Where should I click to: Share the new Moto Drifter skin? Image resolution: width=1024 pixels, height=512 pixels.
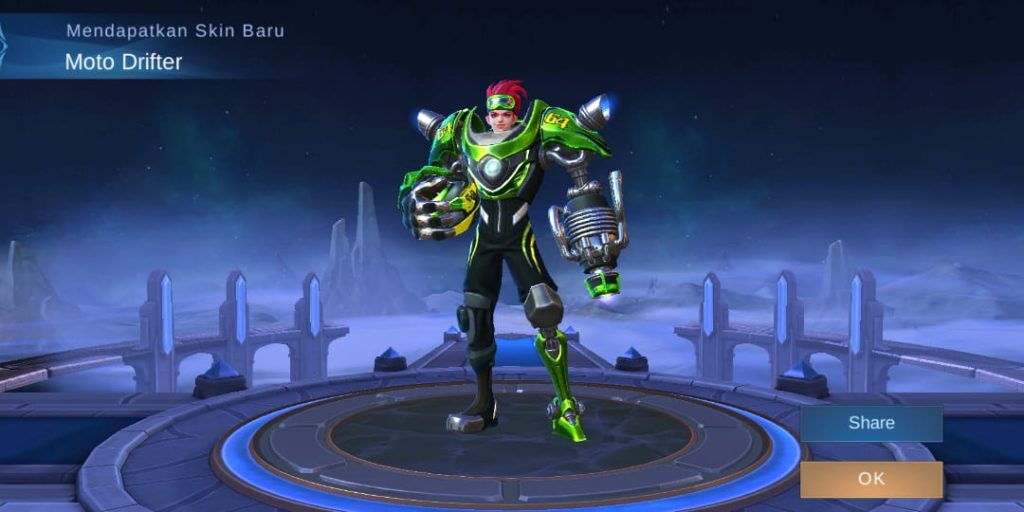(871, 423)
